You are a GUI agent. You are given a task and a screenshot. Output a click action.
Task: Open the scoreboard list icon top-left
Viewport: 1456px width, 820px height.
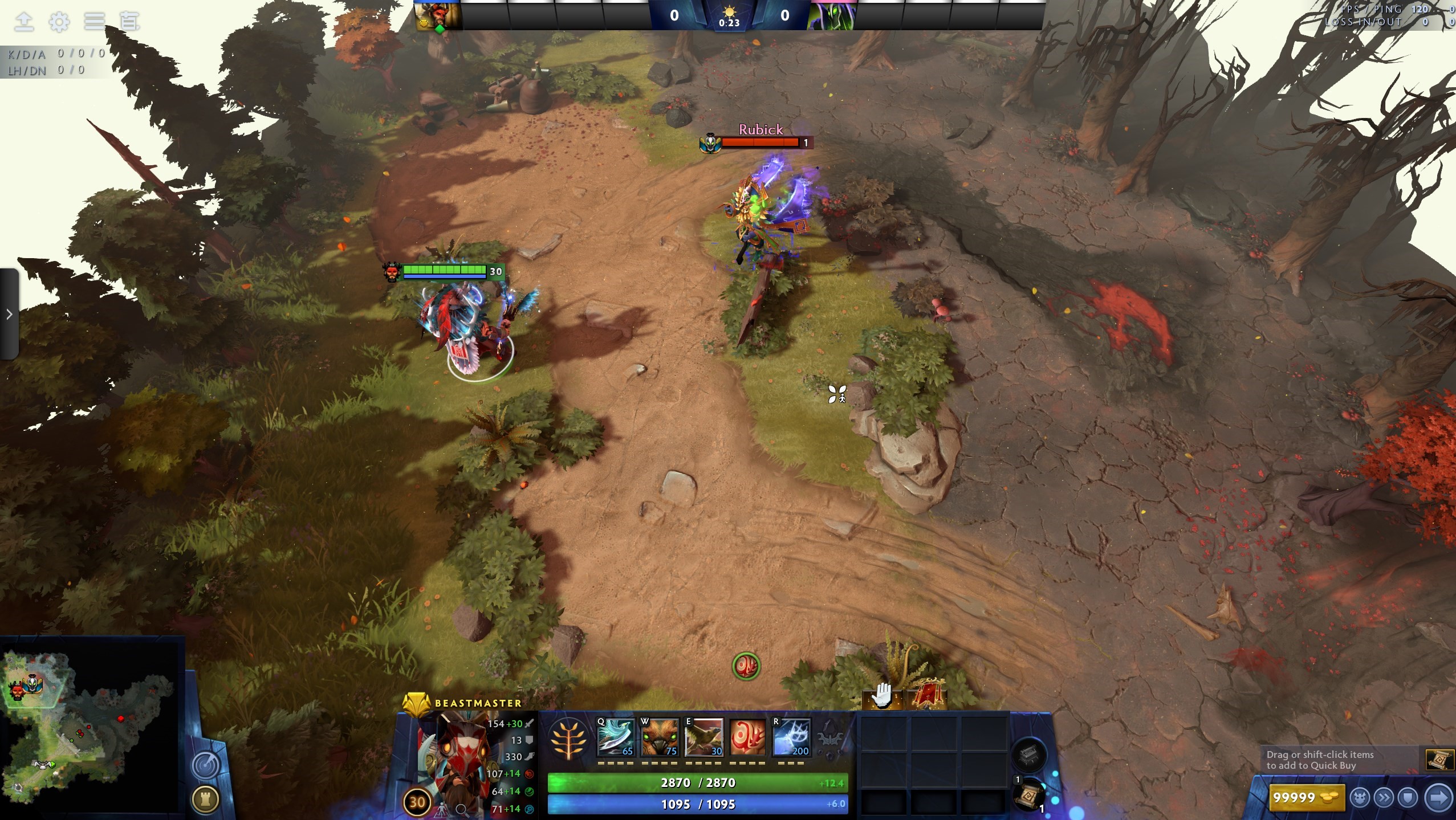pos(130,22)
